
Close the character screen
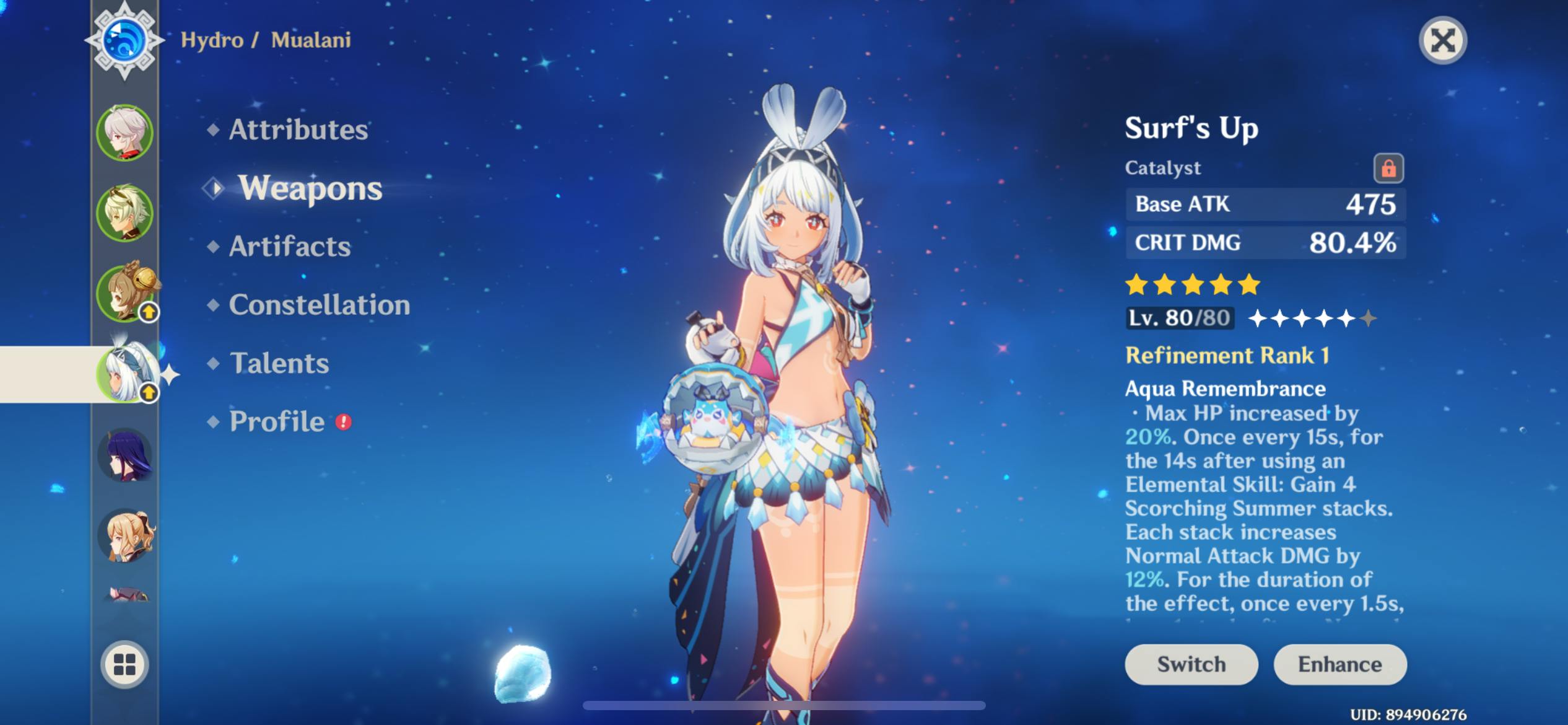[x=1442, y=41]
